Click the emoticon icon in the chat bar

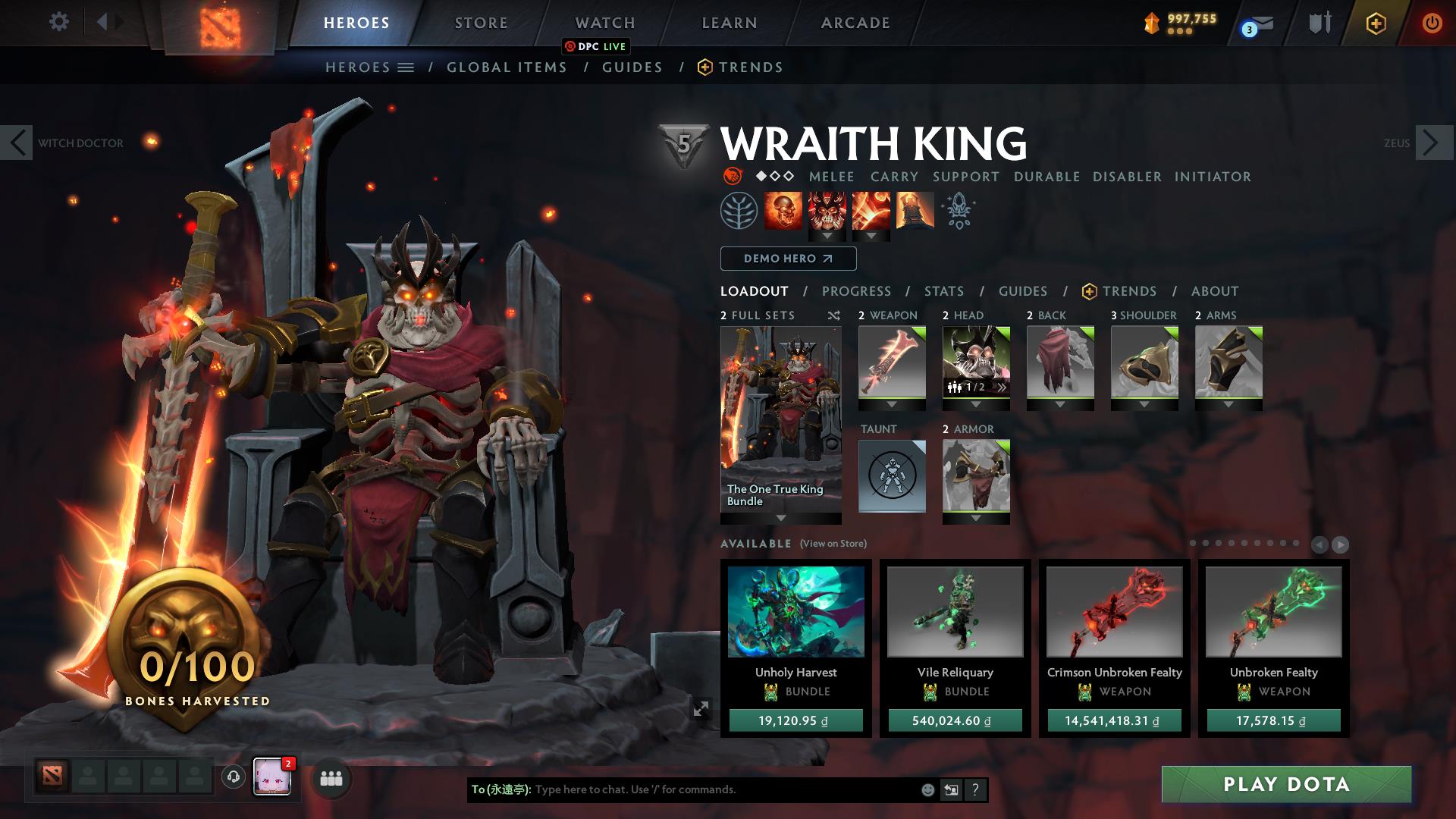(x=927, y=789)
